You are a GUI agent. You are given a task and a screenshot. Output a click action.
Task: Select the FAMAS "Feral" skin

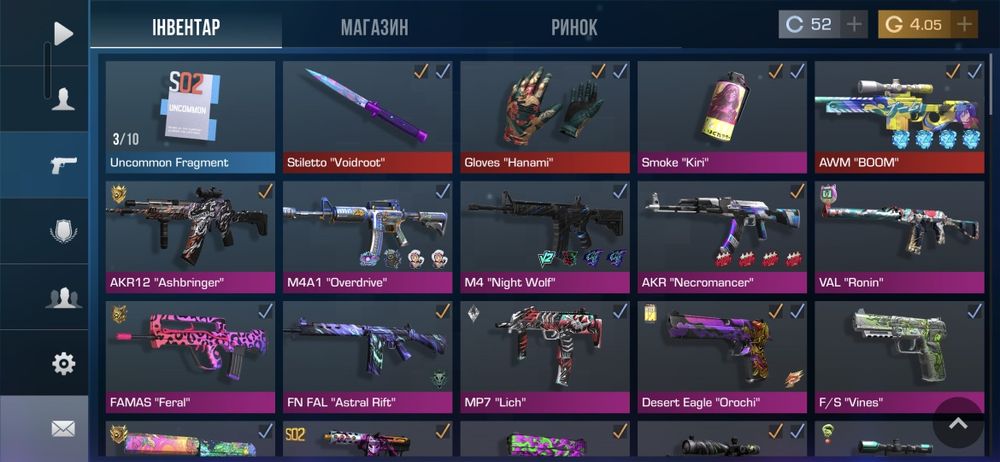190,357
